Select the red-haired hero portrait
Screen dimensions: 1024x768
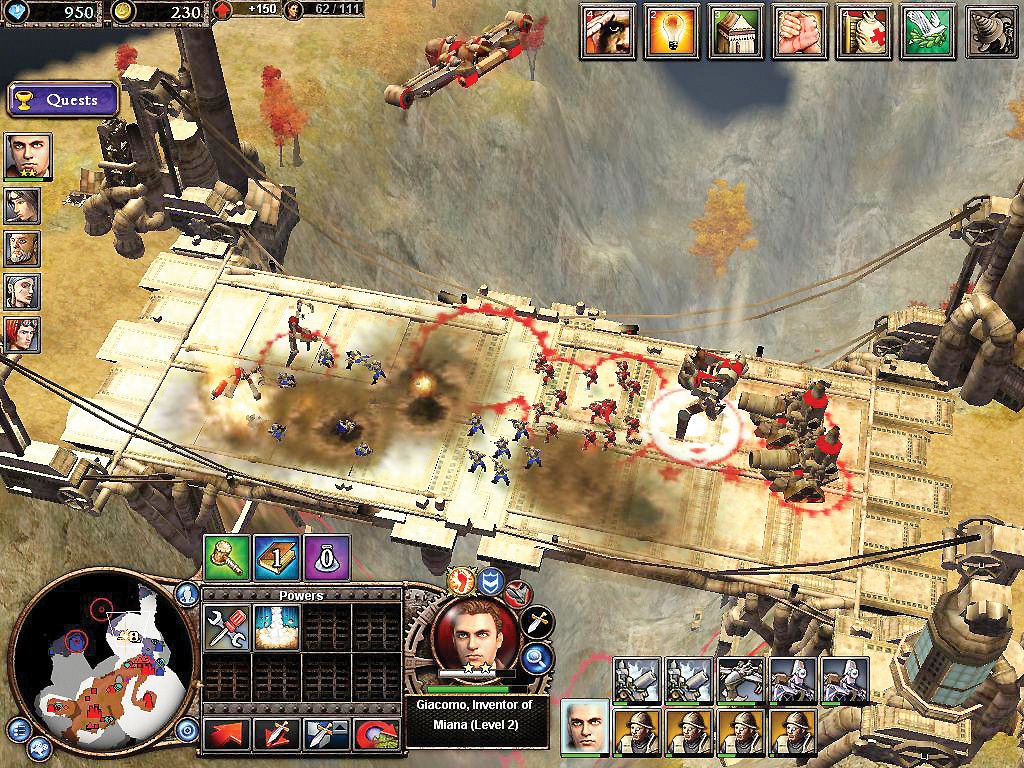coord(22,333)
